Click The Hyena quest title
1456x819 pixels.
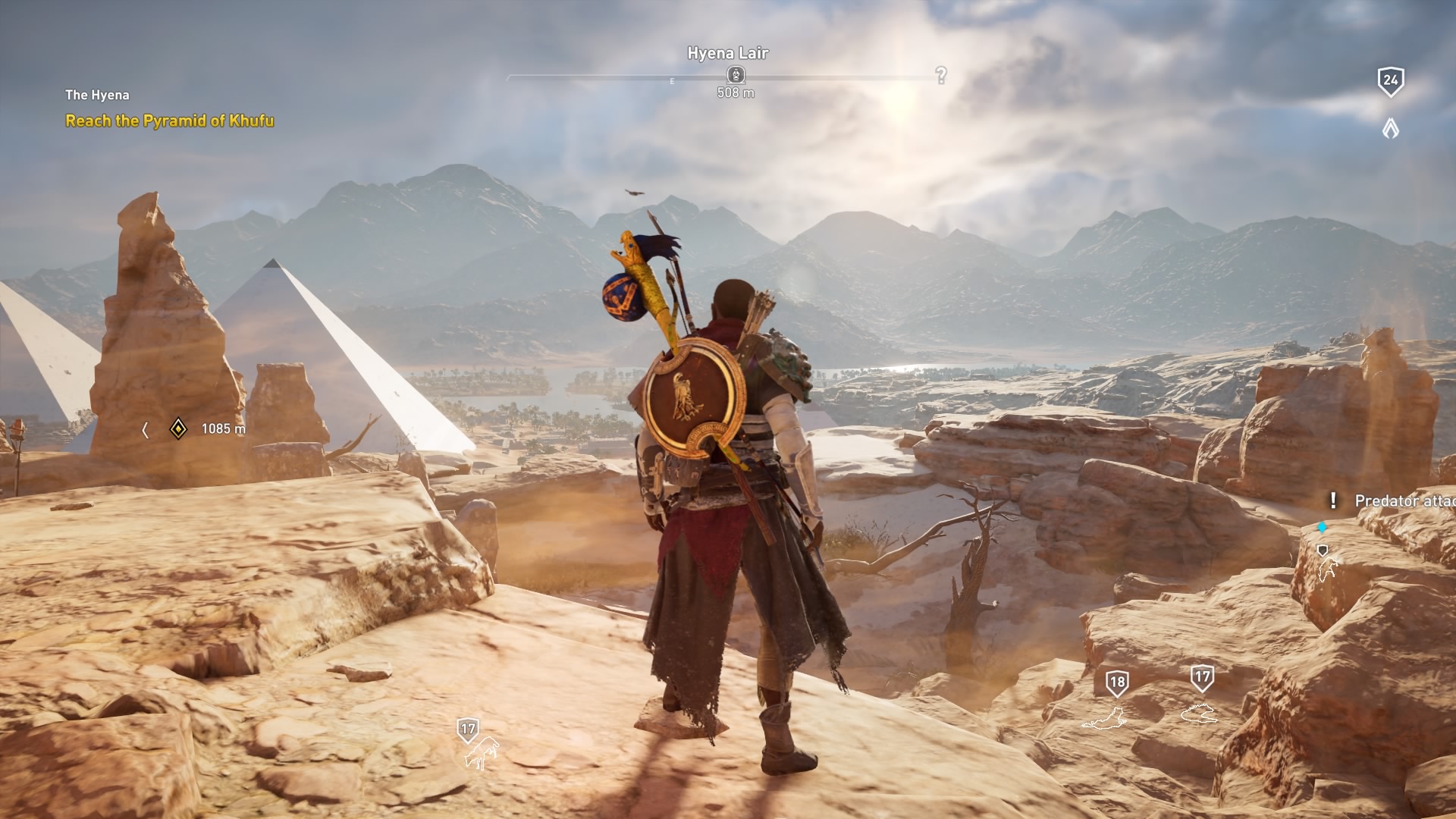click(x=97, y=95)
